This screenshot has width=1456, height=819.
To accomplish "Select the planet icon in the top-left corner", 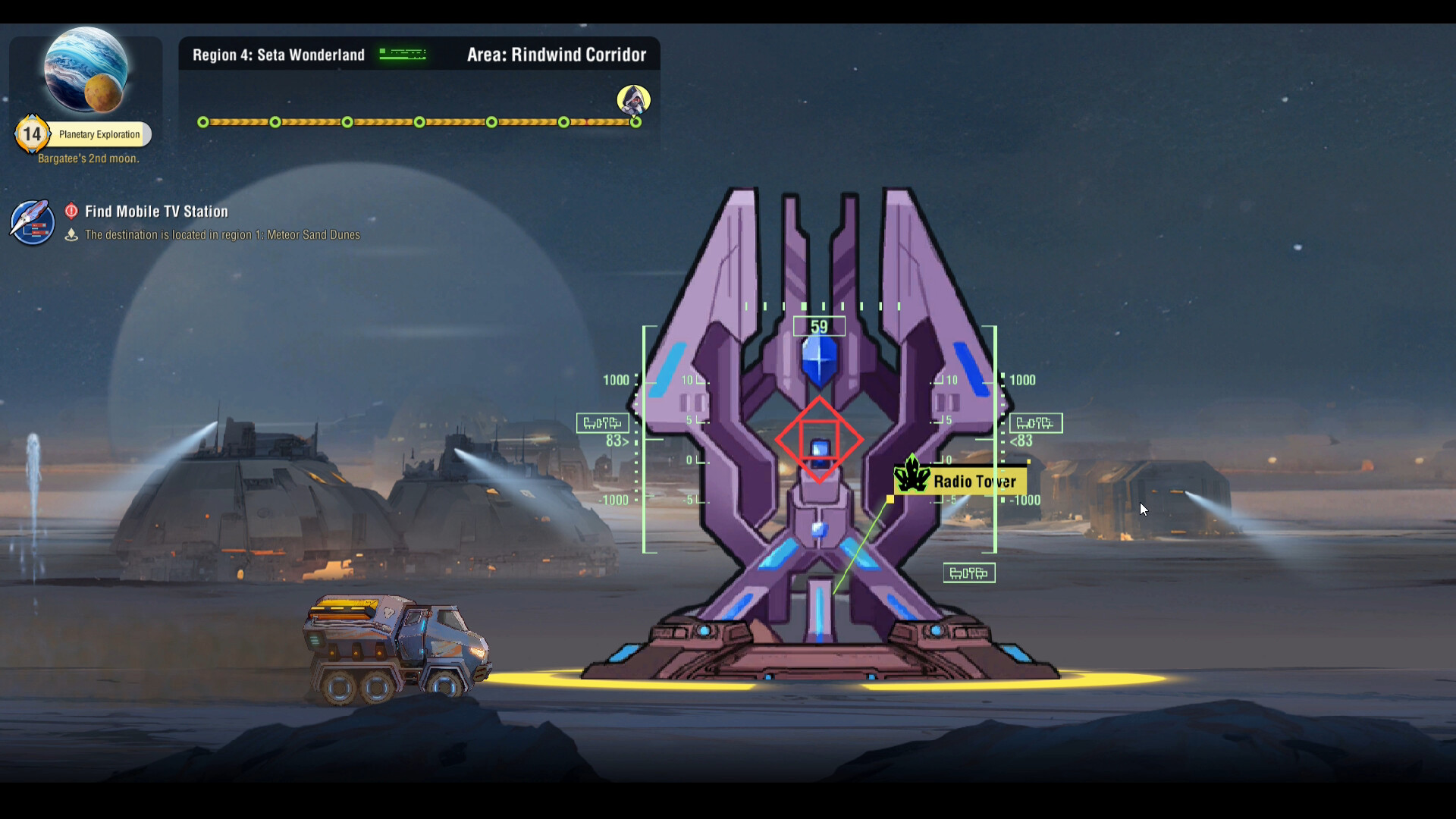I will (86, 71).
